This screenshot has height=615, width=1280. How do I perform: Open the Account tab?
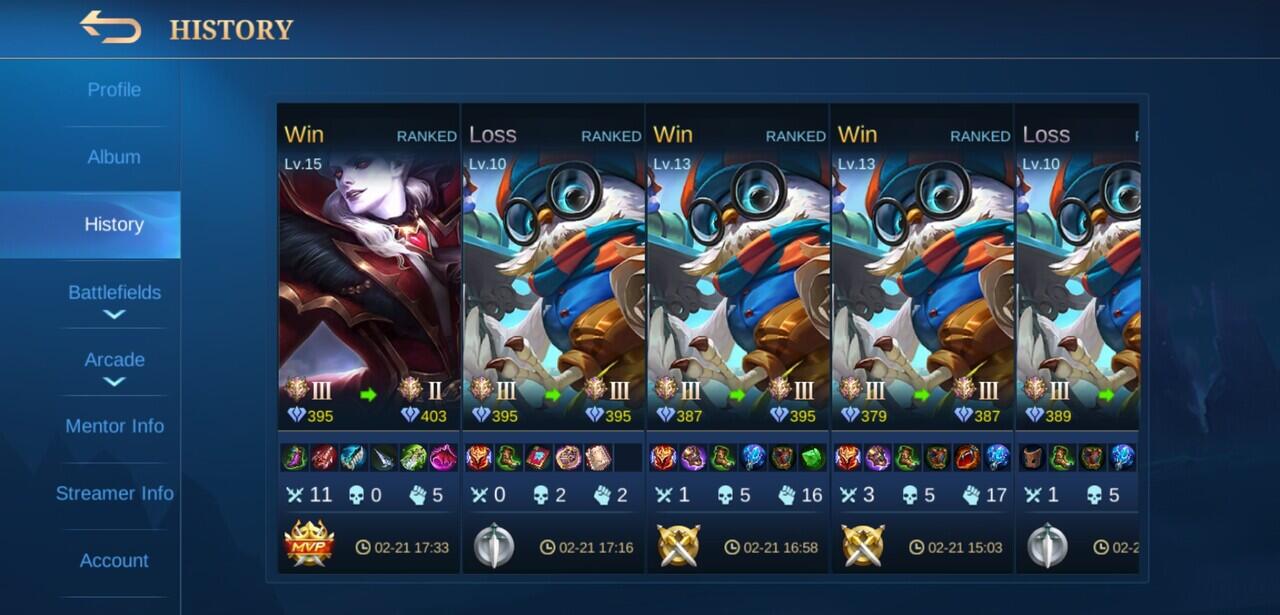114,560
